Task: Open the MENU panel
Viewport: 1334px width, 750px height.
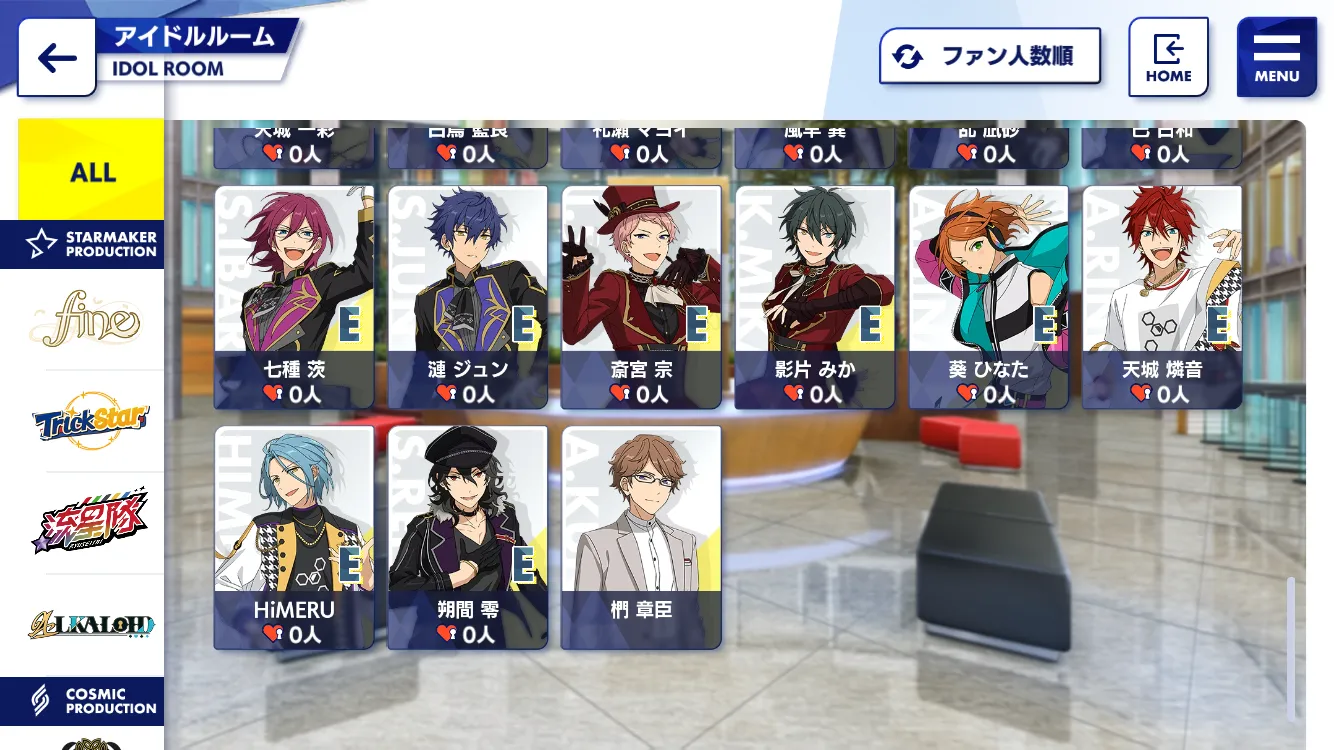Action: 1276,58
